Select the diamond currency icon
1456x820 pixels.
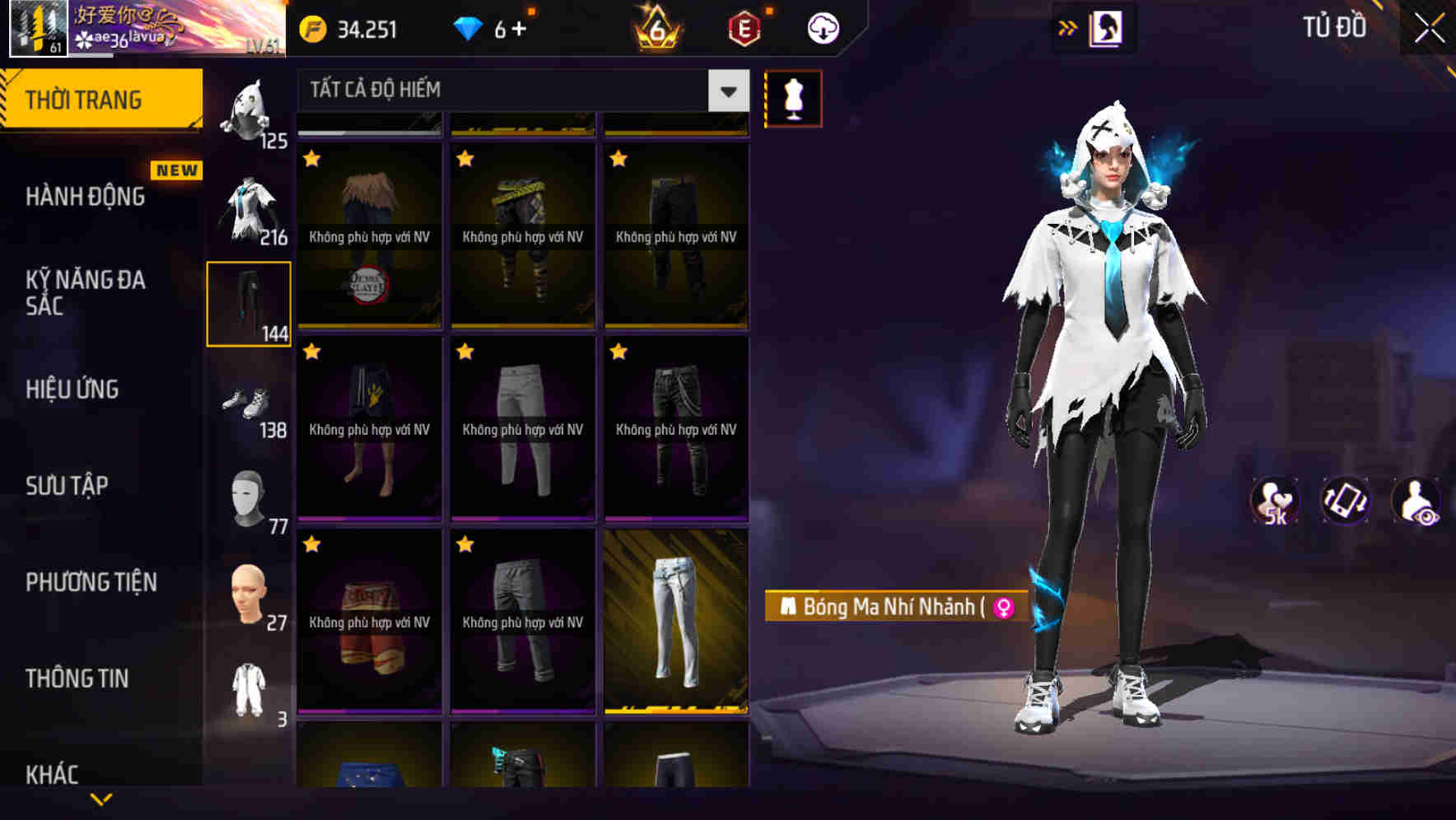[x=468, y=27]
